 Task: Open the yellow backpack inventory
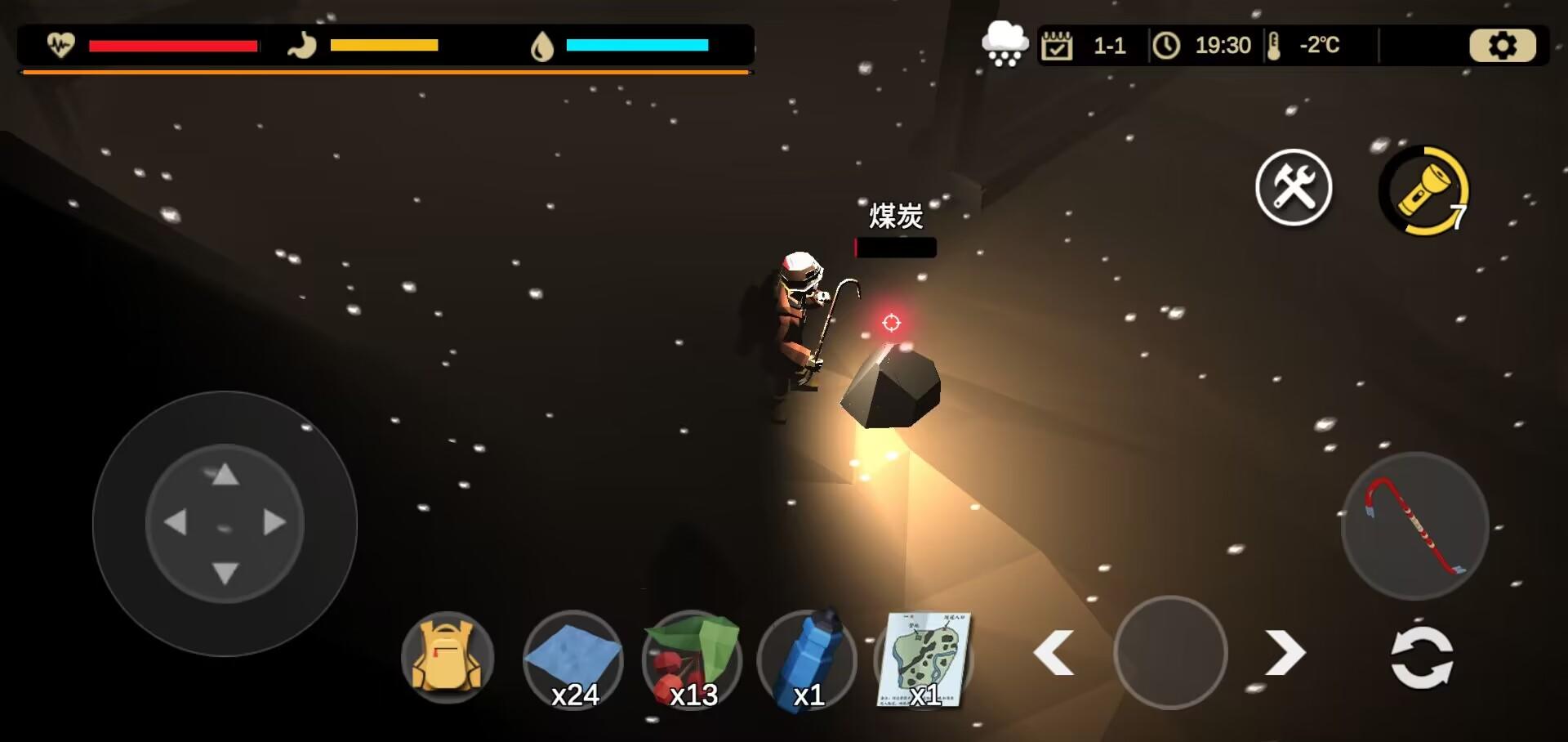point(448,658)
